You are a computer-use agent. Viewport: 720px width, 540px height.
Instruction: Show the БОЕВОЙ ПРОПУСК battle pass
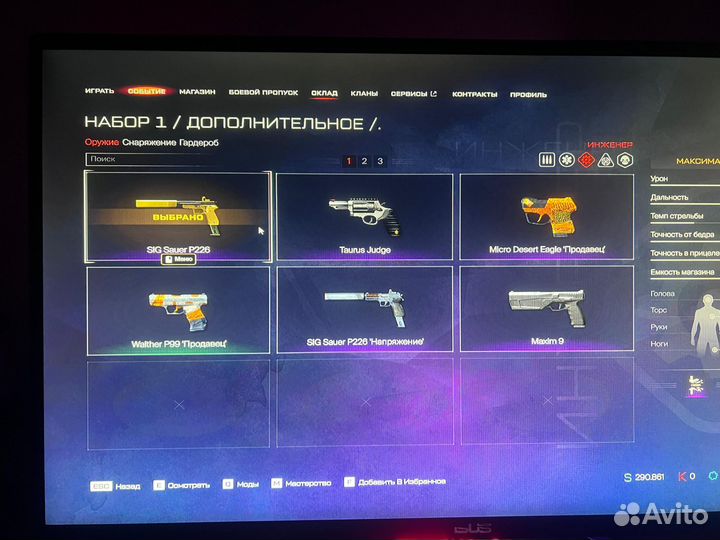pos(263,92)
